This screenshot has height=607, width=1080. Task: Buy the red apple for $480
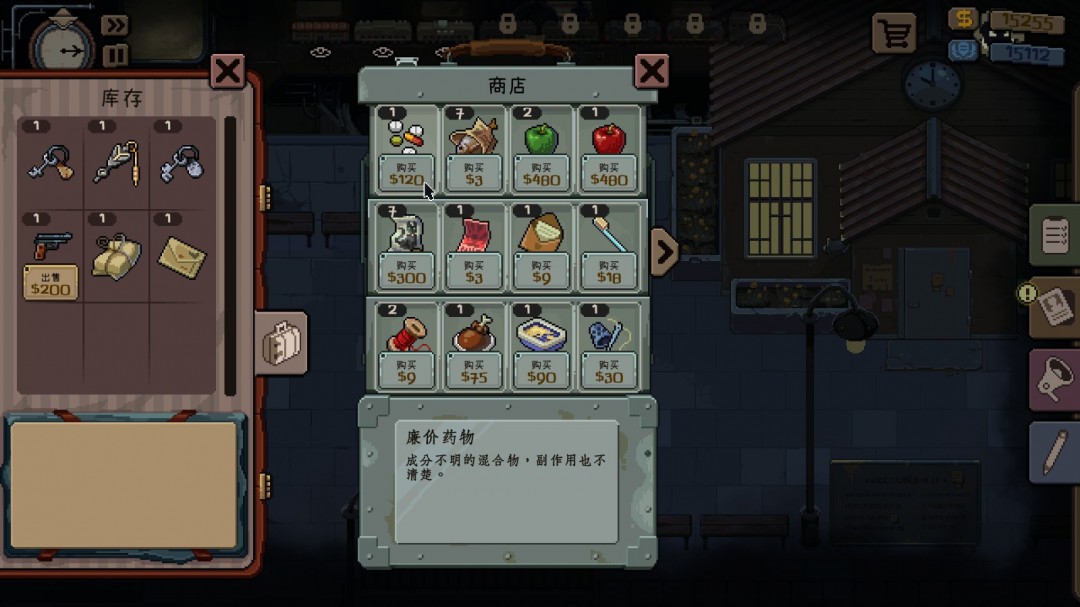[x=609, y=174]
